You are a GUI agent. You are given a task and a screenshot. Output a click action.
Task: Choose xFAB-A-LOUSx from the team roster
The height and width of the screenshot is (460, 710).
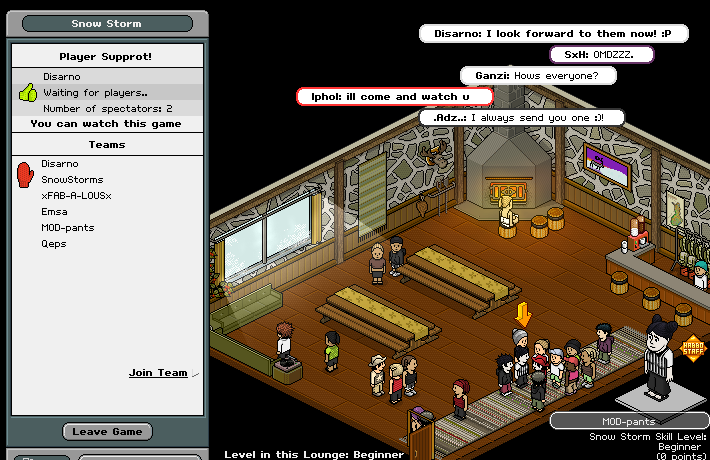coord(76,196)
